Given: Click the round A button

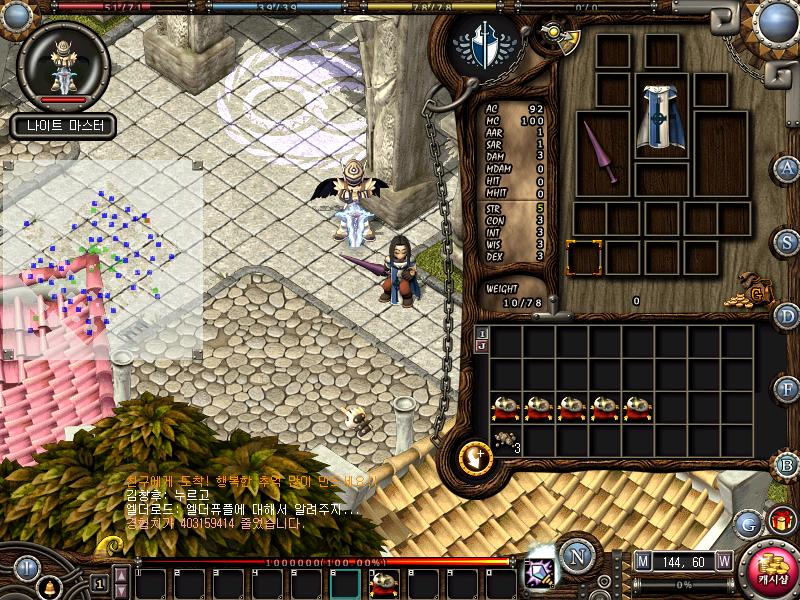Looking at the screenshot, I should 788,168.
